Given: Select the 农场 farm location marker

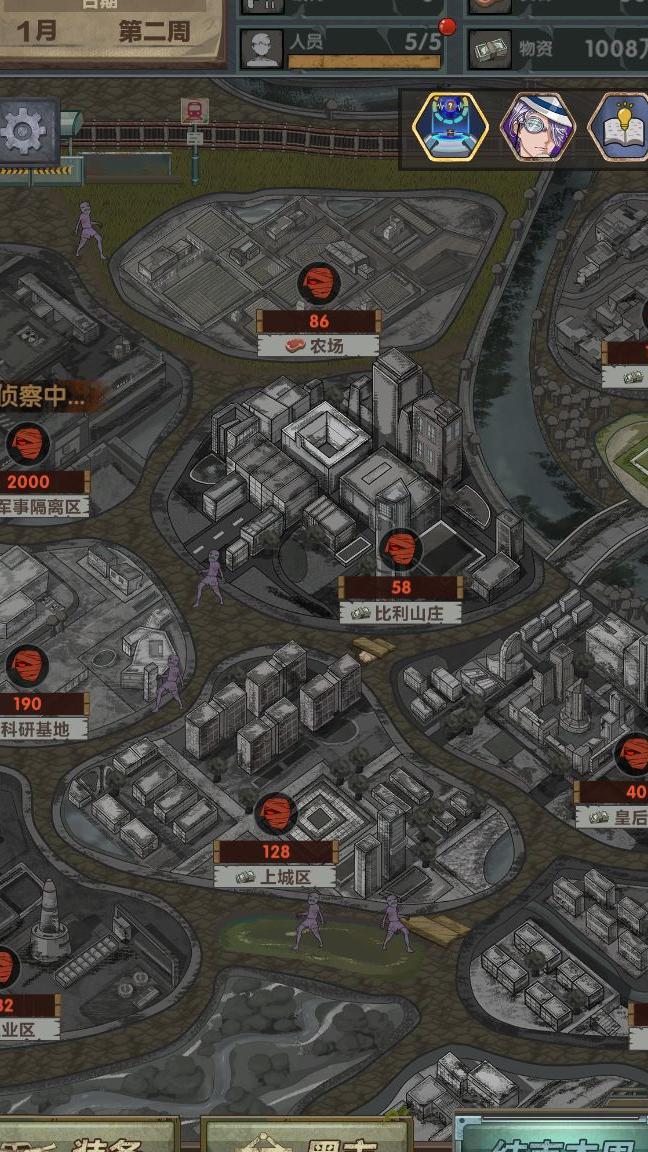Looking at the screenshot, I should coord(318,285).
